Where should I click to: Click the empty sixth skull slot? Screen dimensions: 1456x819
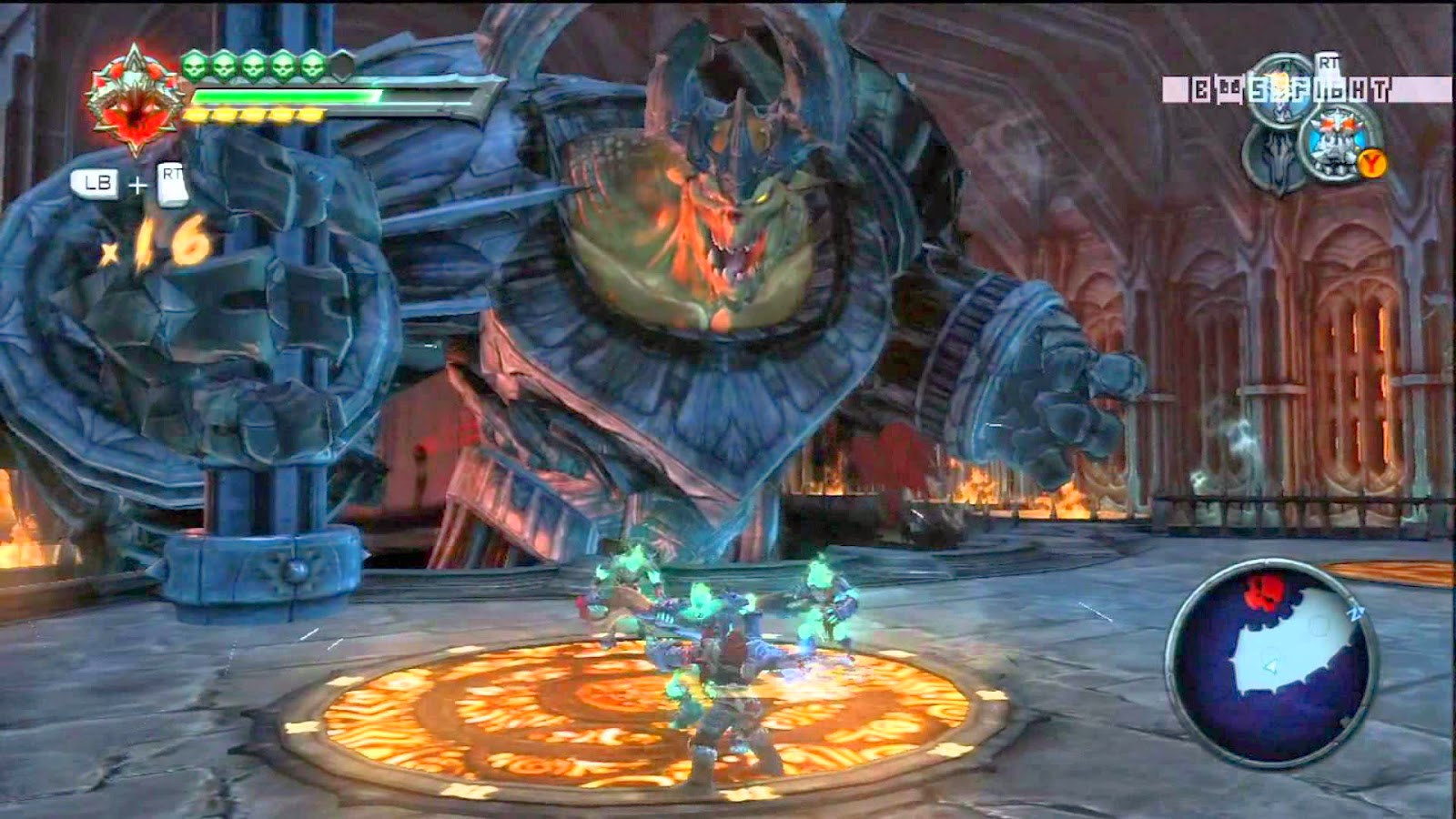click(340, 64)
